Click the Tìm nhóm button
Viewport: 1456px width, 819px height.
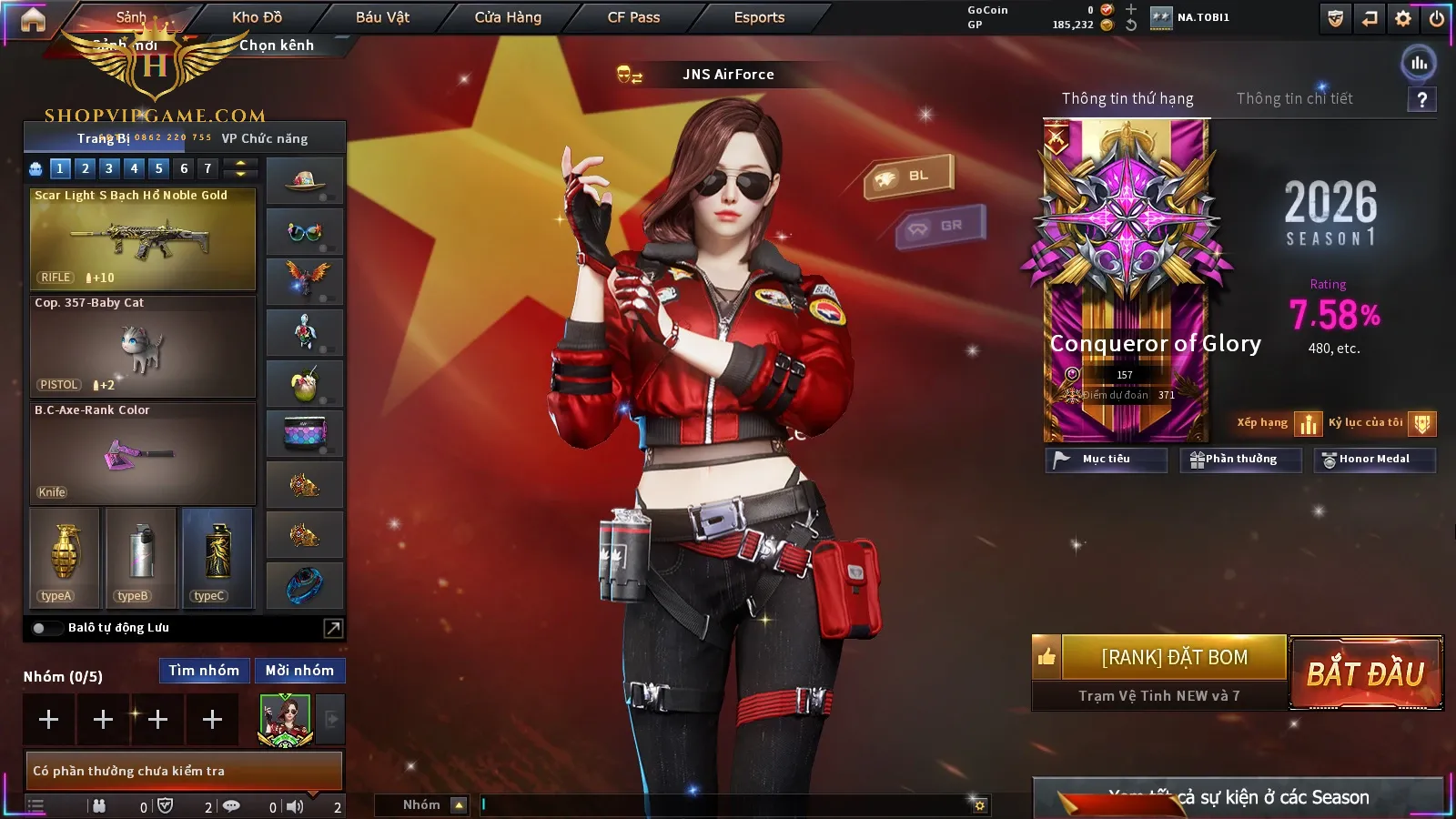pos(204,671)
